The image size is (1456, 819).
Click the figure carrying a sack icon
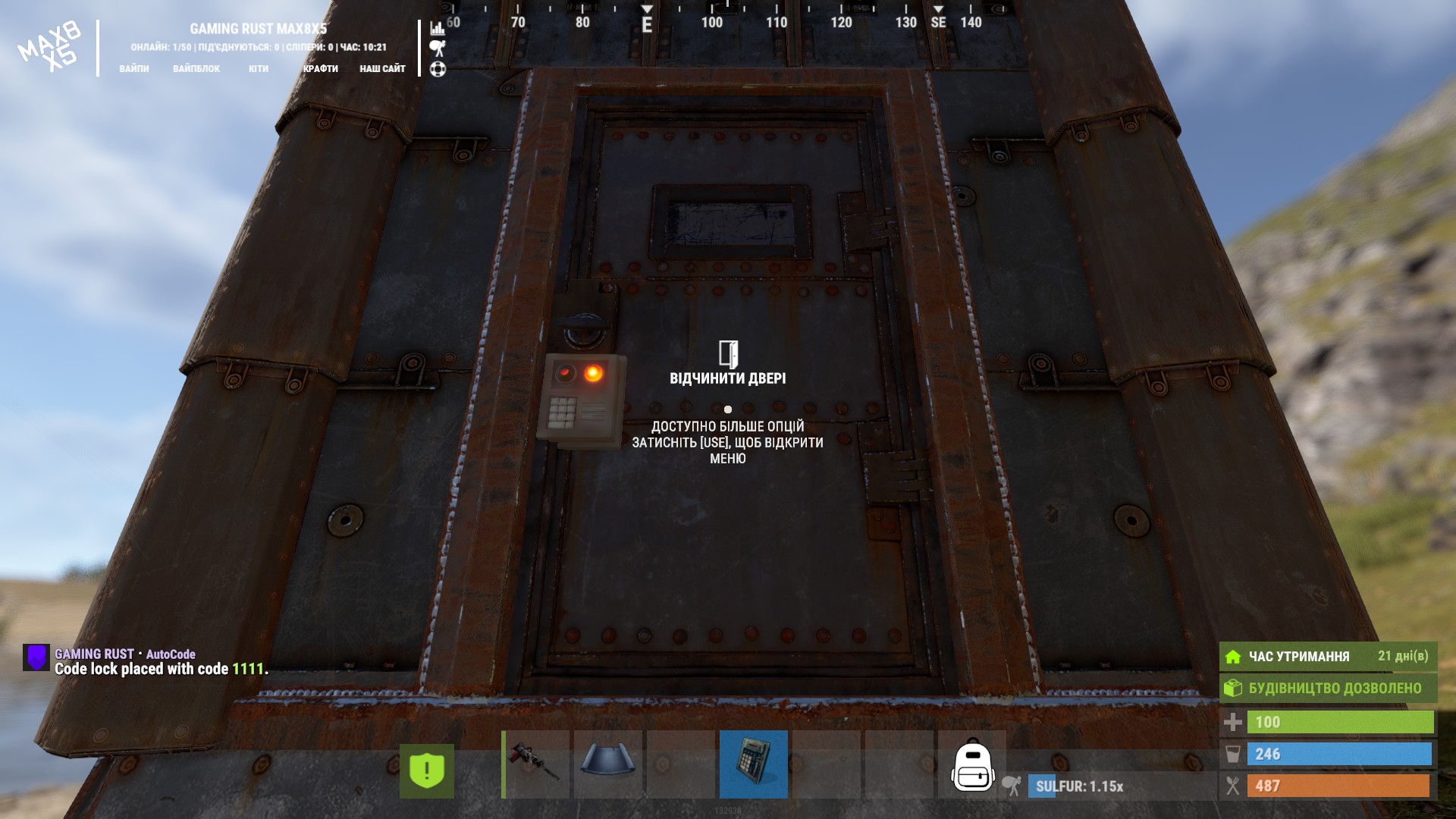(438, 49)
